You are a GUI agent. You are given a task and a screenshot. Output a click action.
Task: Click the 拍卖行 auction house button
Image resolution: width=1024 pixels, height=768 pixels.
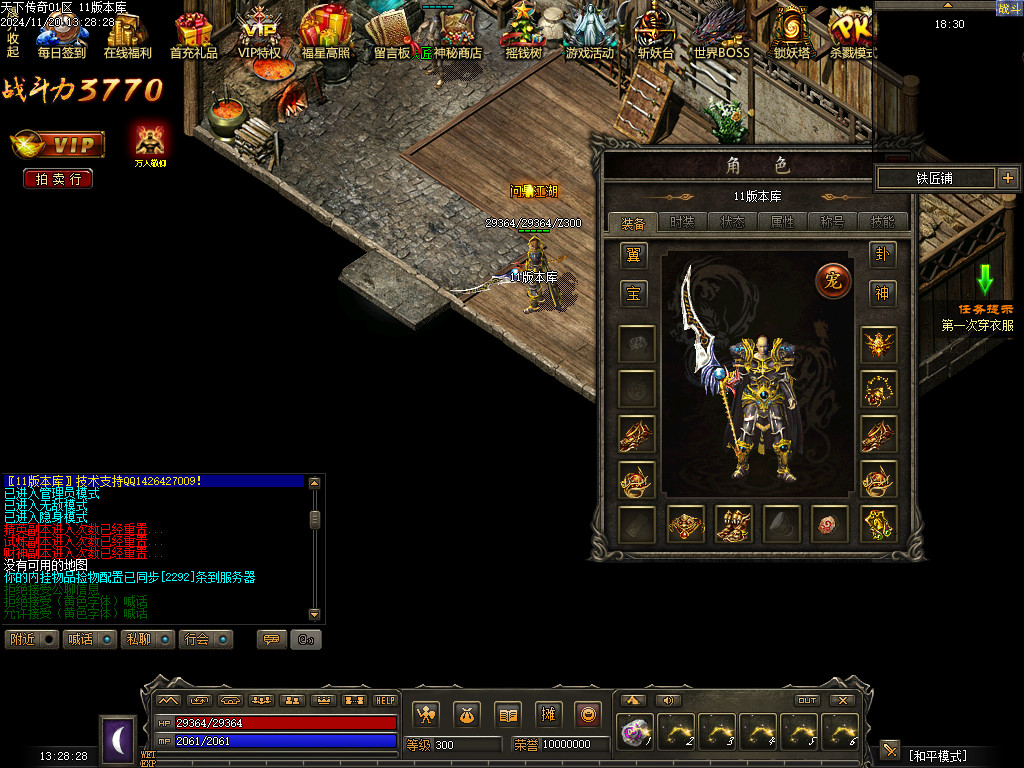click(58, 179)
